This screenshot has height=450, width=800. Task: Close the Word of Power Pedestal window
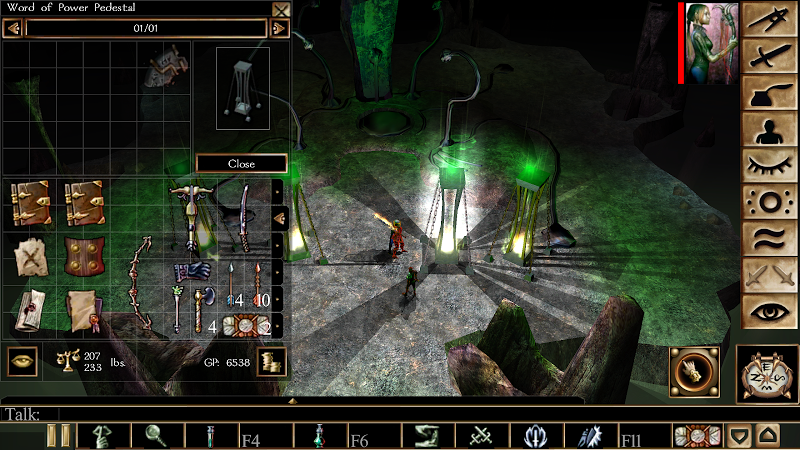tap(281, 10)
